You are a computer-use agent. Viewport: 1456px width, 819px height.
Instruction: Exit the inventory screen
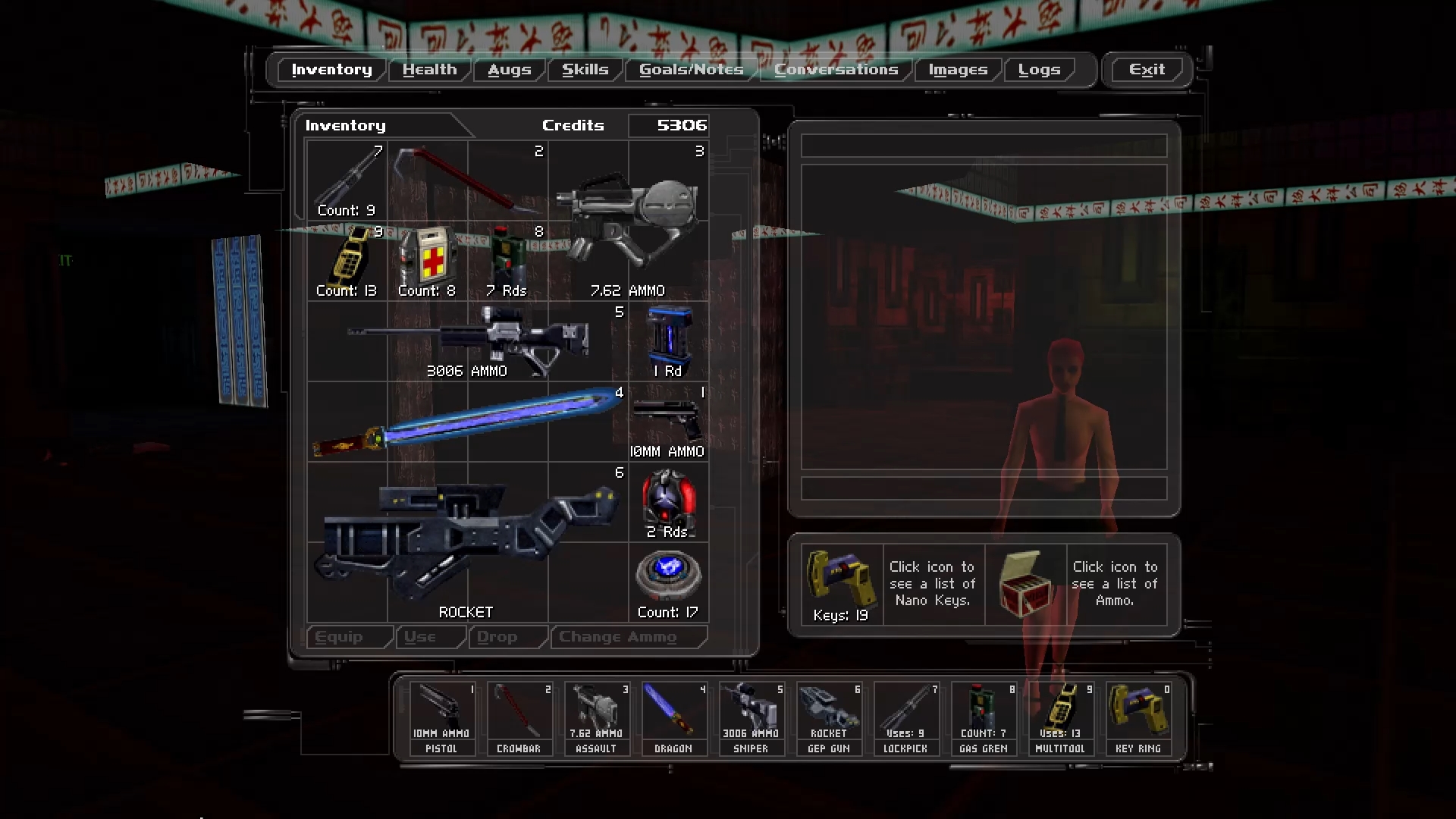1146,70
